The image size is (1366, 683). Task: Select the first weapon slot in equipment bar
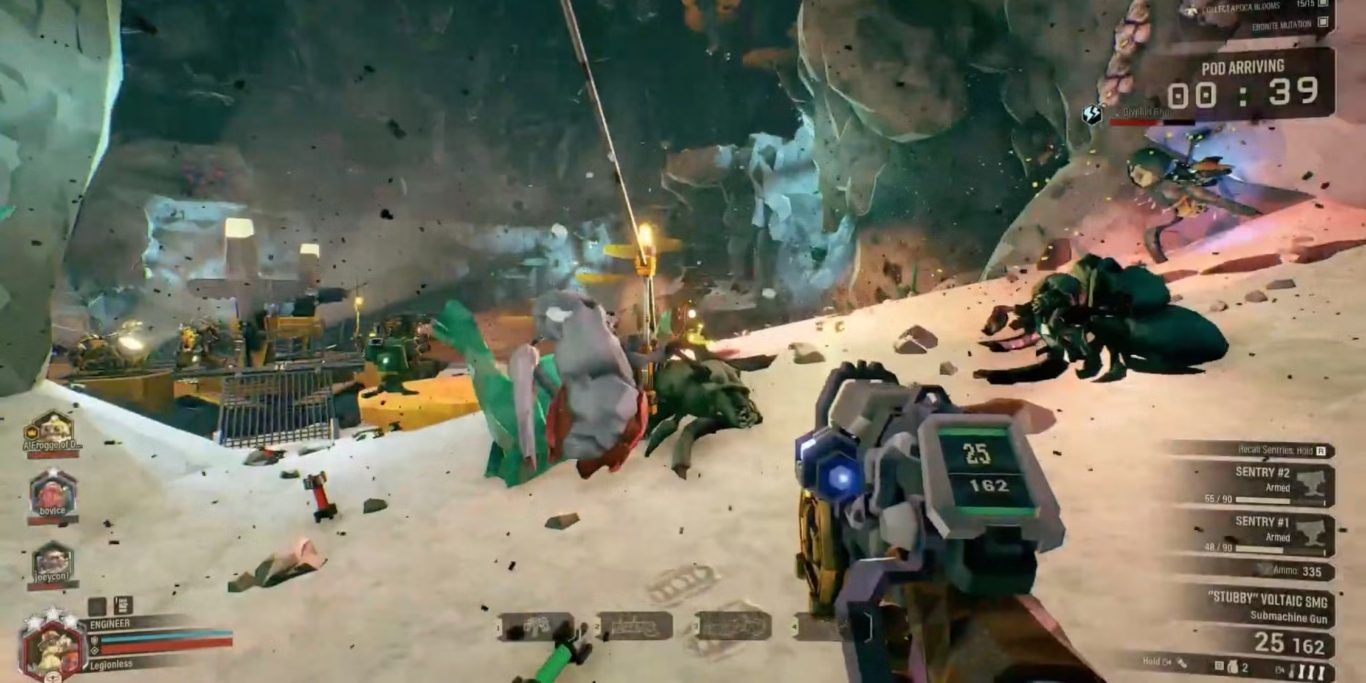pos(536,626)
